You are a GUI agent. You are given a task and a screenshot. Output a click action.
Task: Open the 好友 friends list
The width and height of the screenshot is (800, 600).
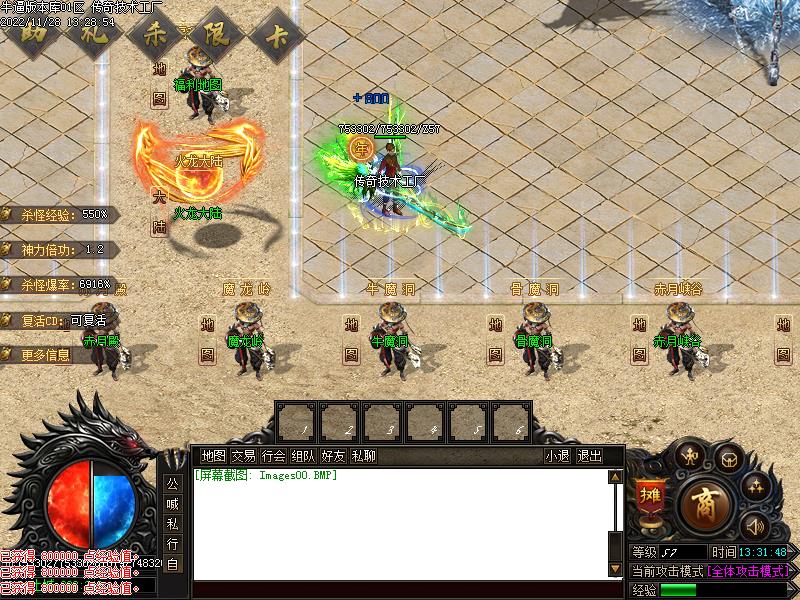333,456
